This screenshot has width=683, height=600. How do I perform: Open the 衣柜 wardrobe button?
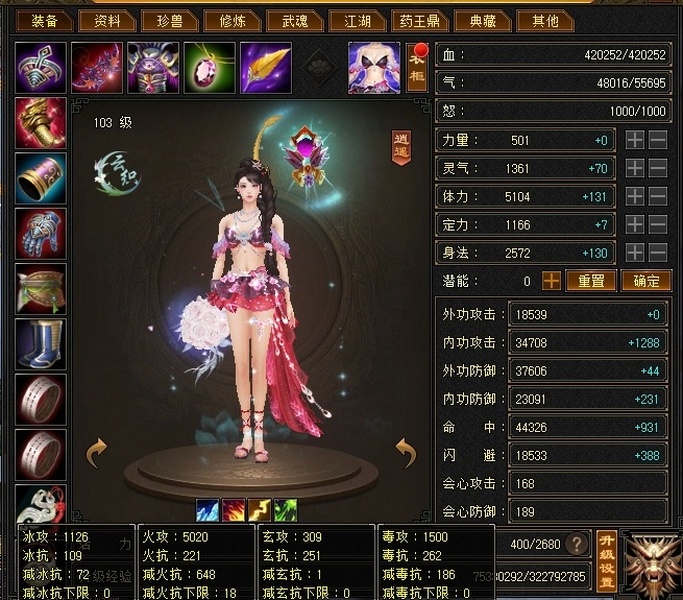(417, 67)
